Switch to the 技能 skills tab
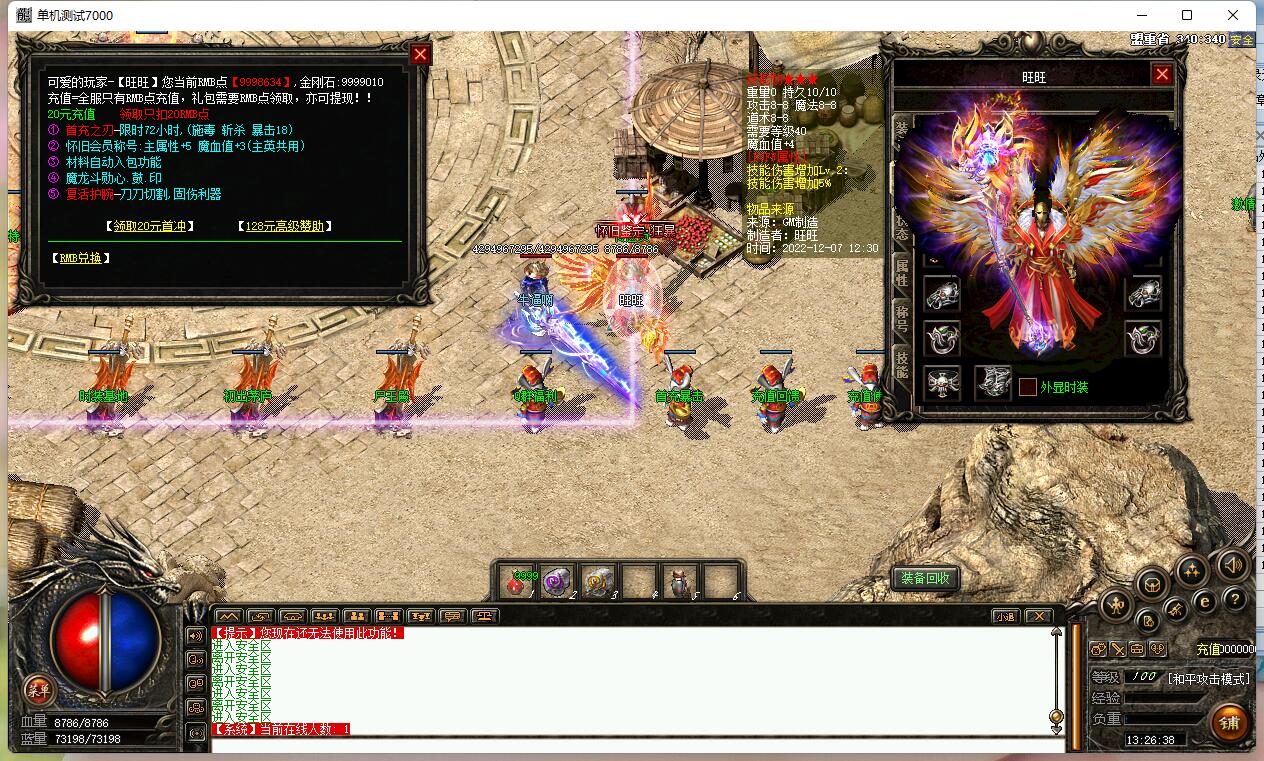 click(902, 362)
